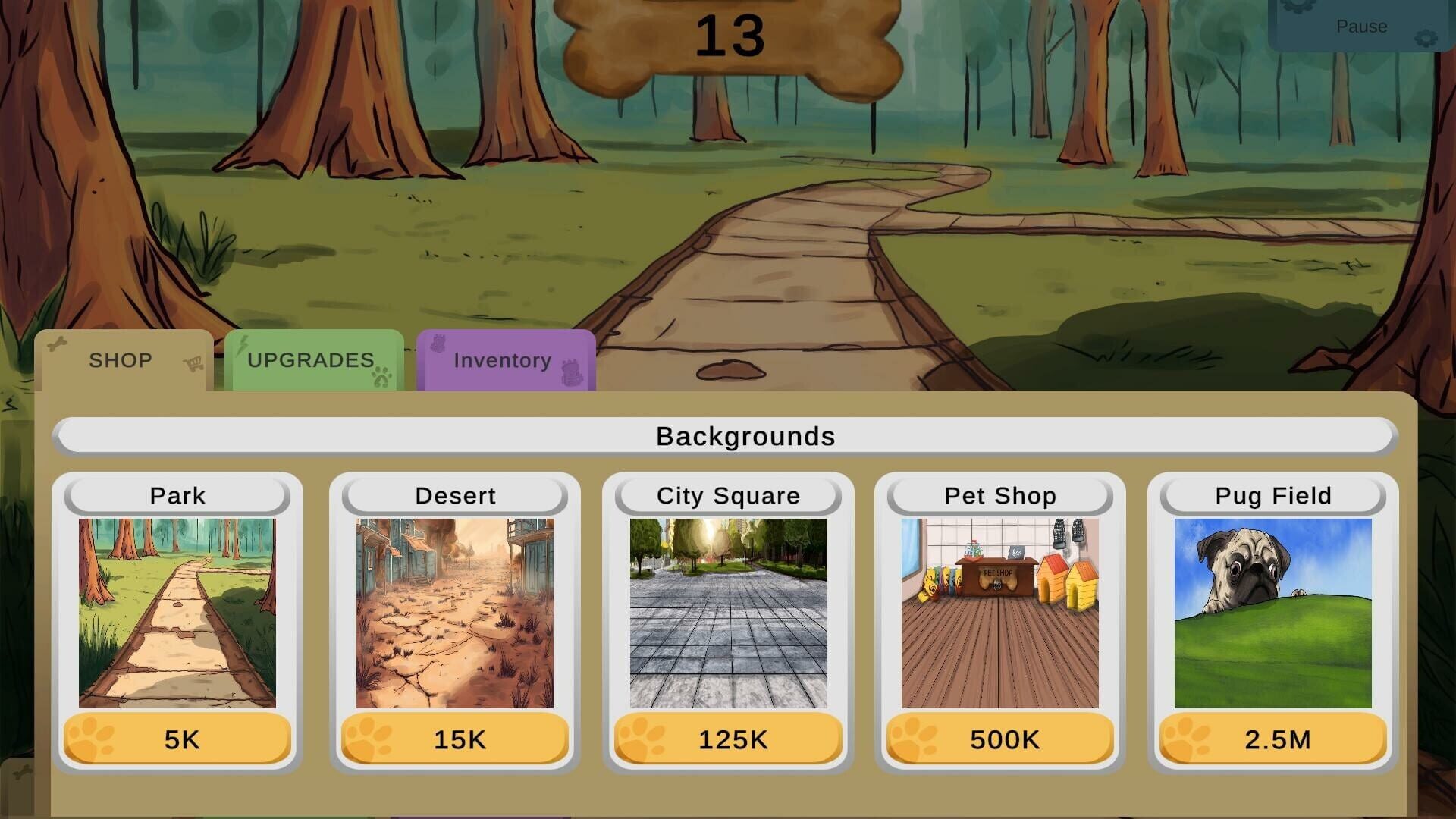Viewport: 1456px width, 819px height.
Task: Purchase the Pet Shop background for 500K
Action: coord(1002,737)
